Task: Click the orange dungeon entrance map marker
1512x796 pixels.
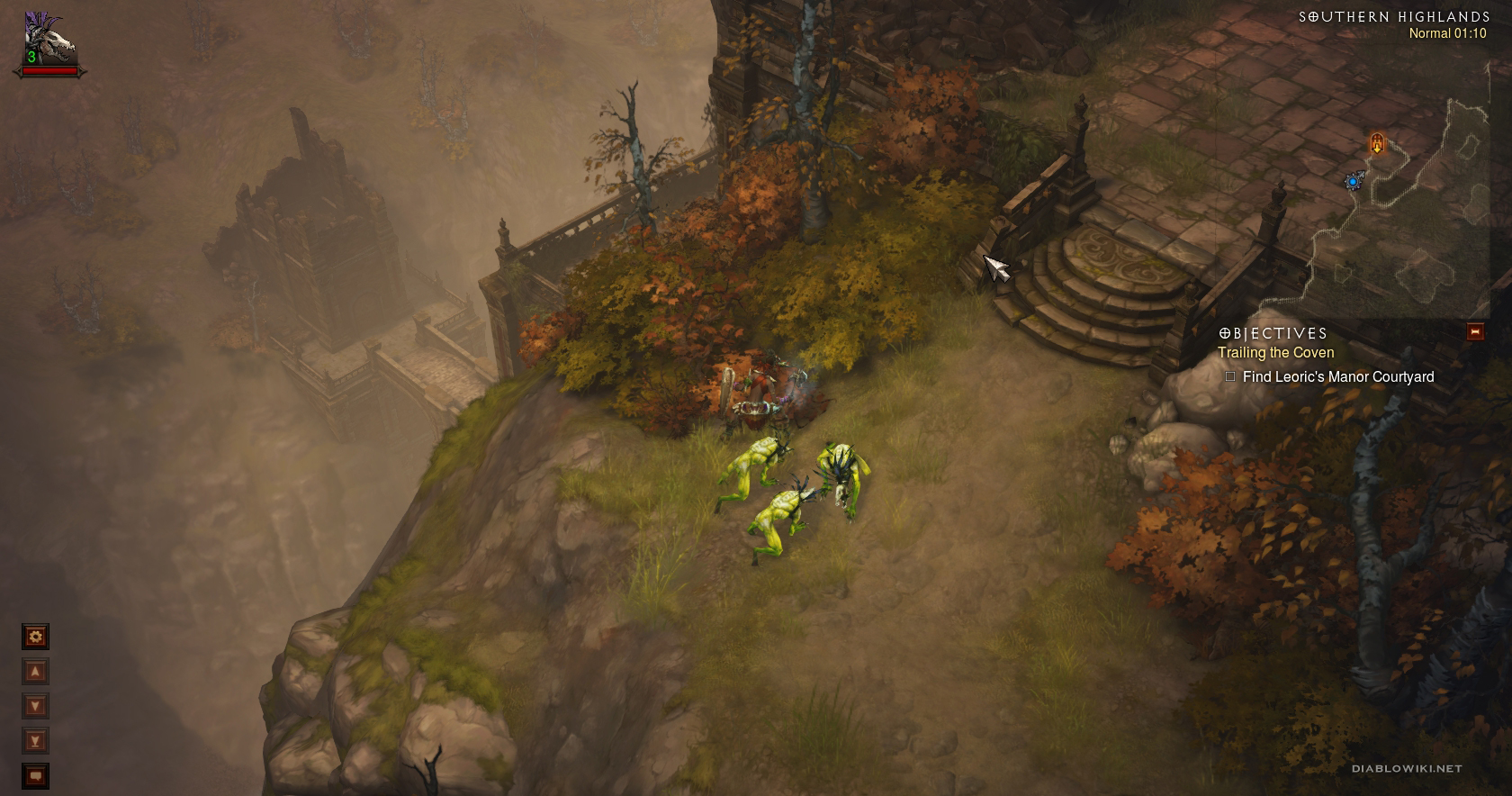Action: [1376, 142]
